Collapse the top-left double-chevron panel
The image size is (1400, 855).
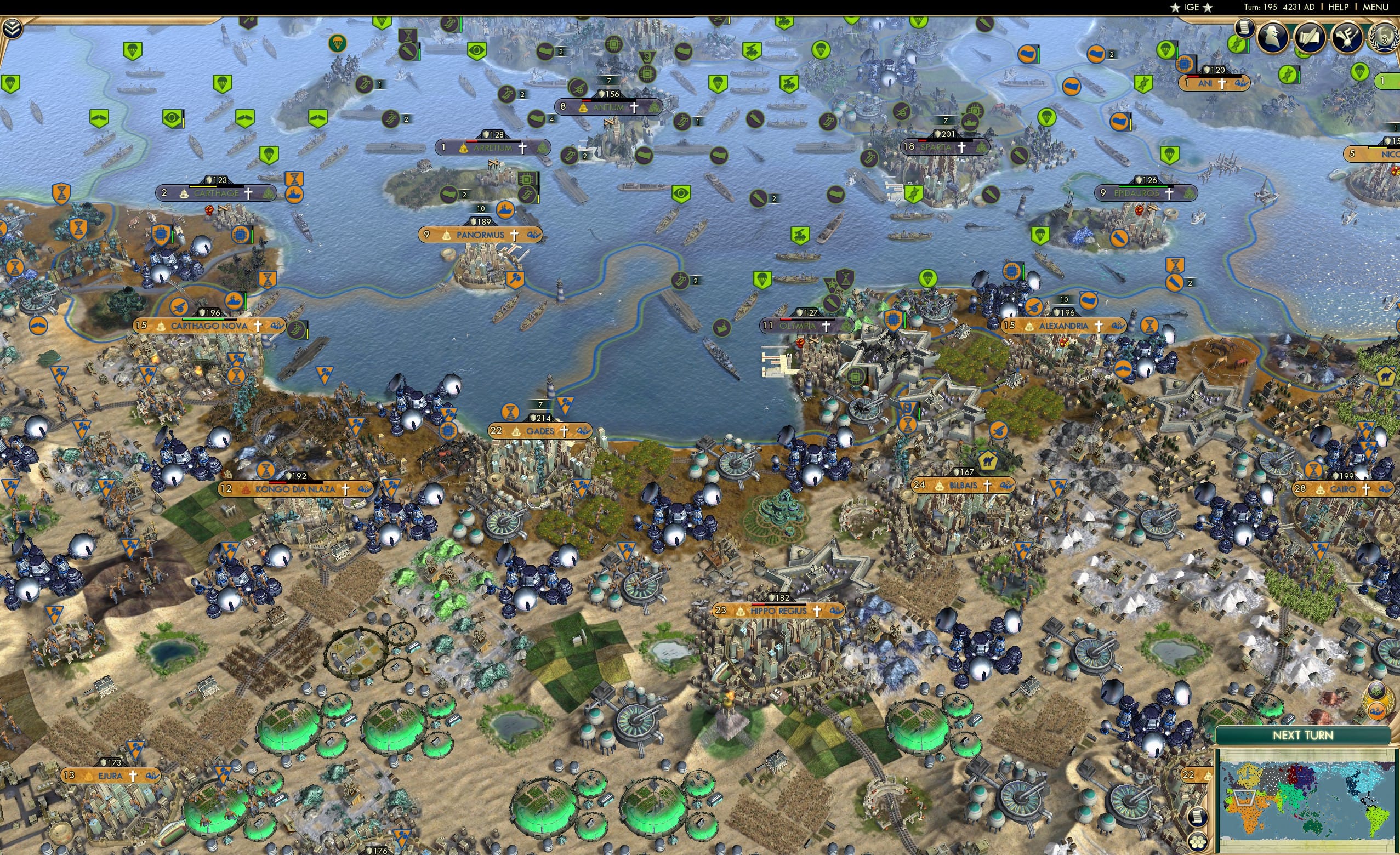13,28
